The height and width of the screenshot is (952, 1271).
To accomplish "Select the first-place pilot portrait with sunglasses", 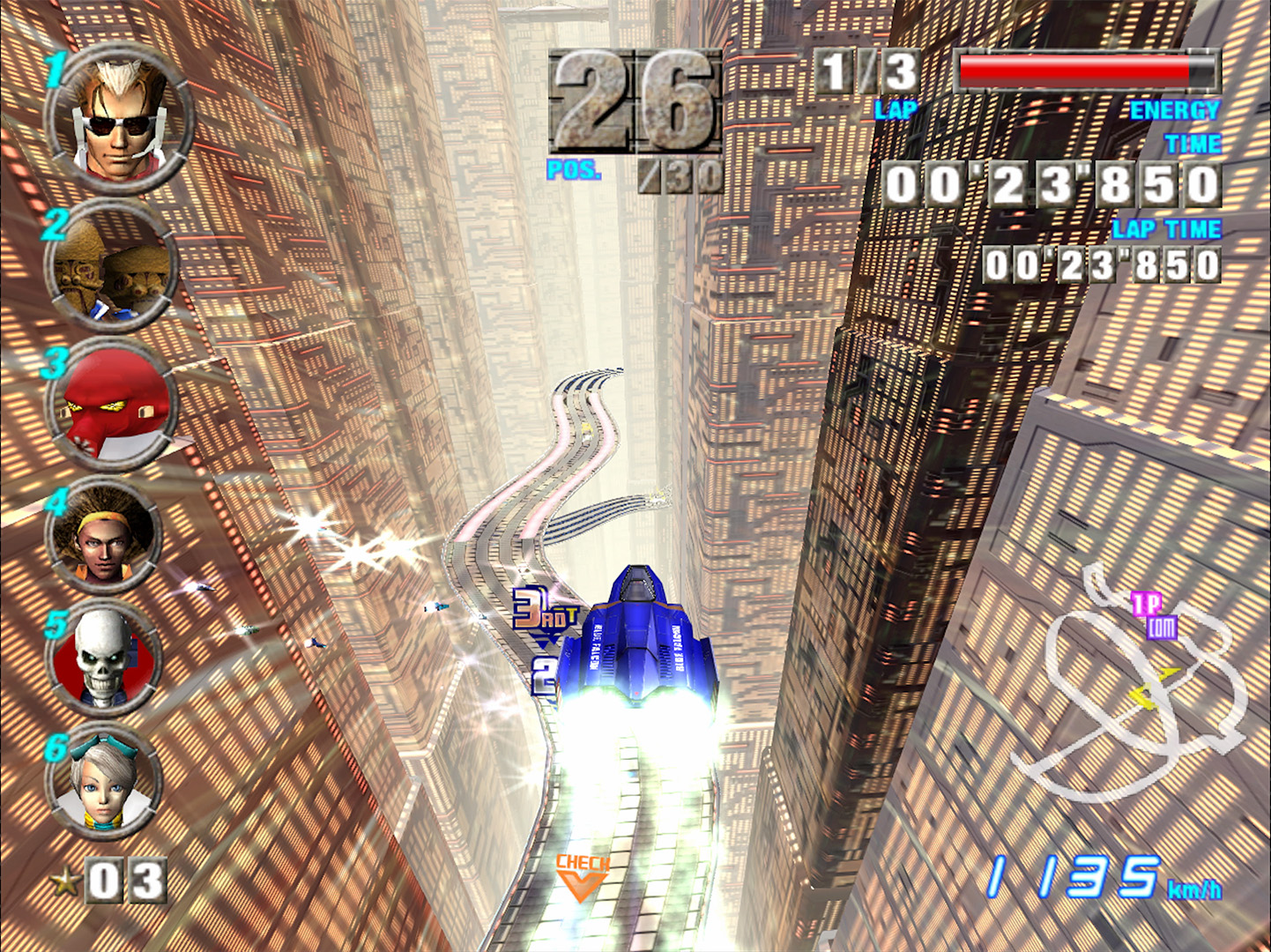I will pos(120,119).
